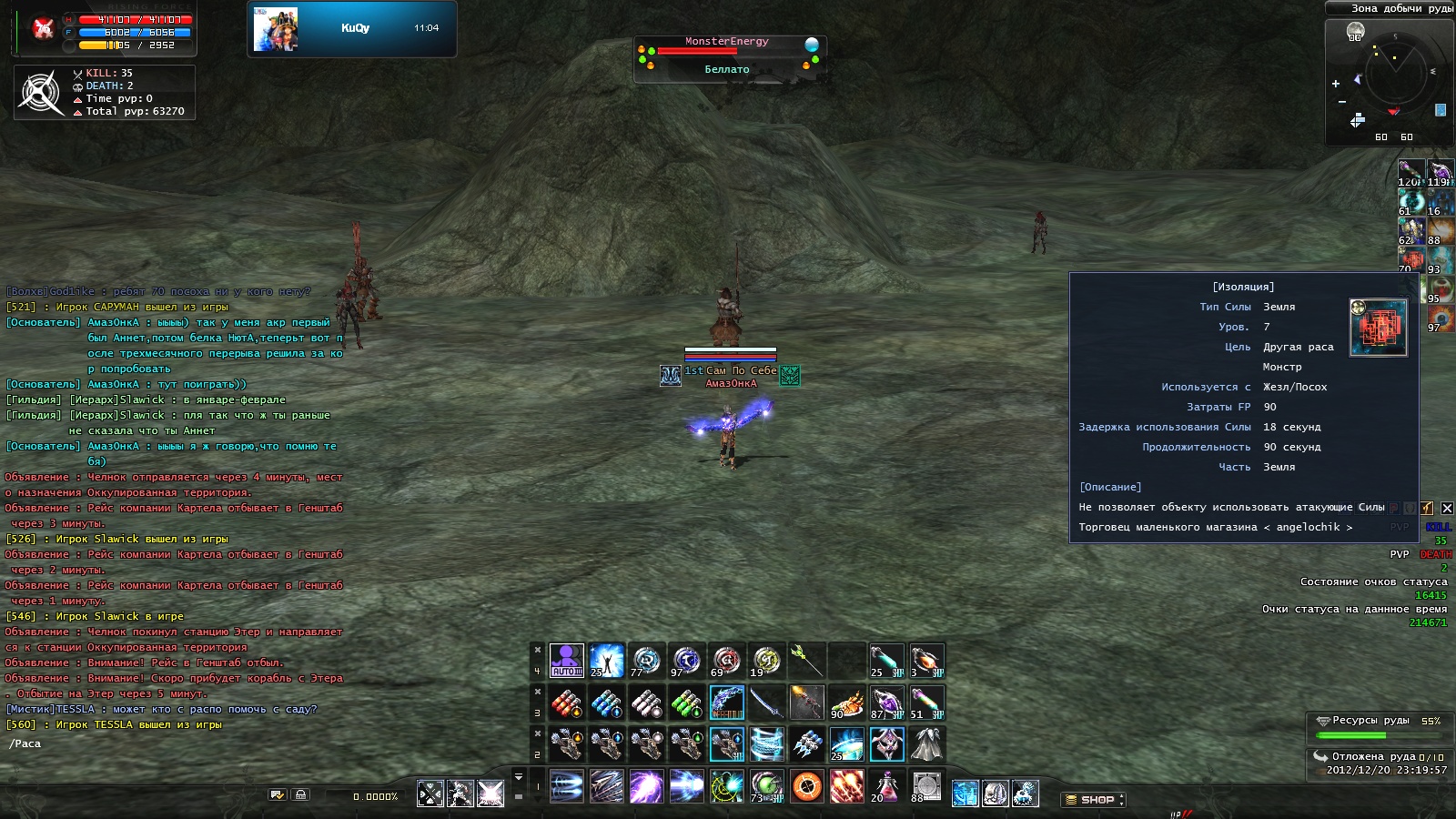Zoom out the minimap with minus button
Screen dimensions: 1456x819
click(1341, 102)
